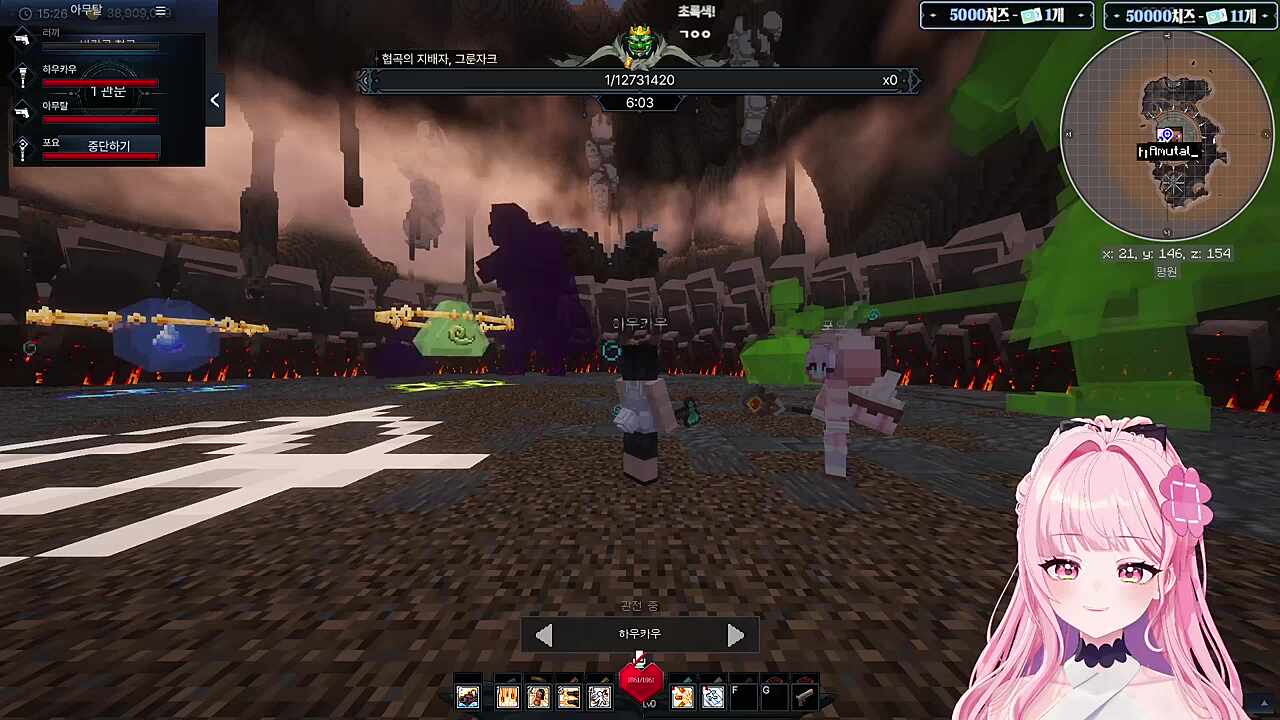
Task: Click the 중단하기 button
Action: (108, 146)
